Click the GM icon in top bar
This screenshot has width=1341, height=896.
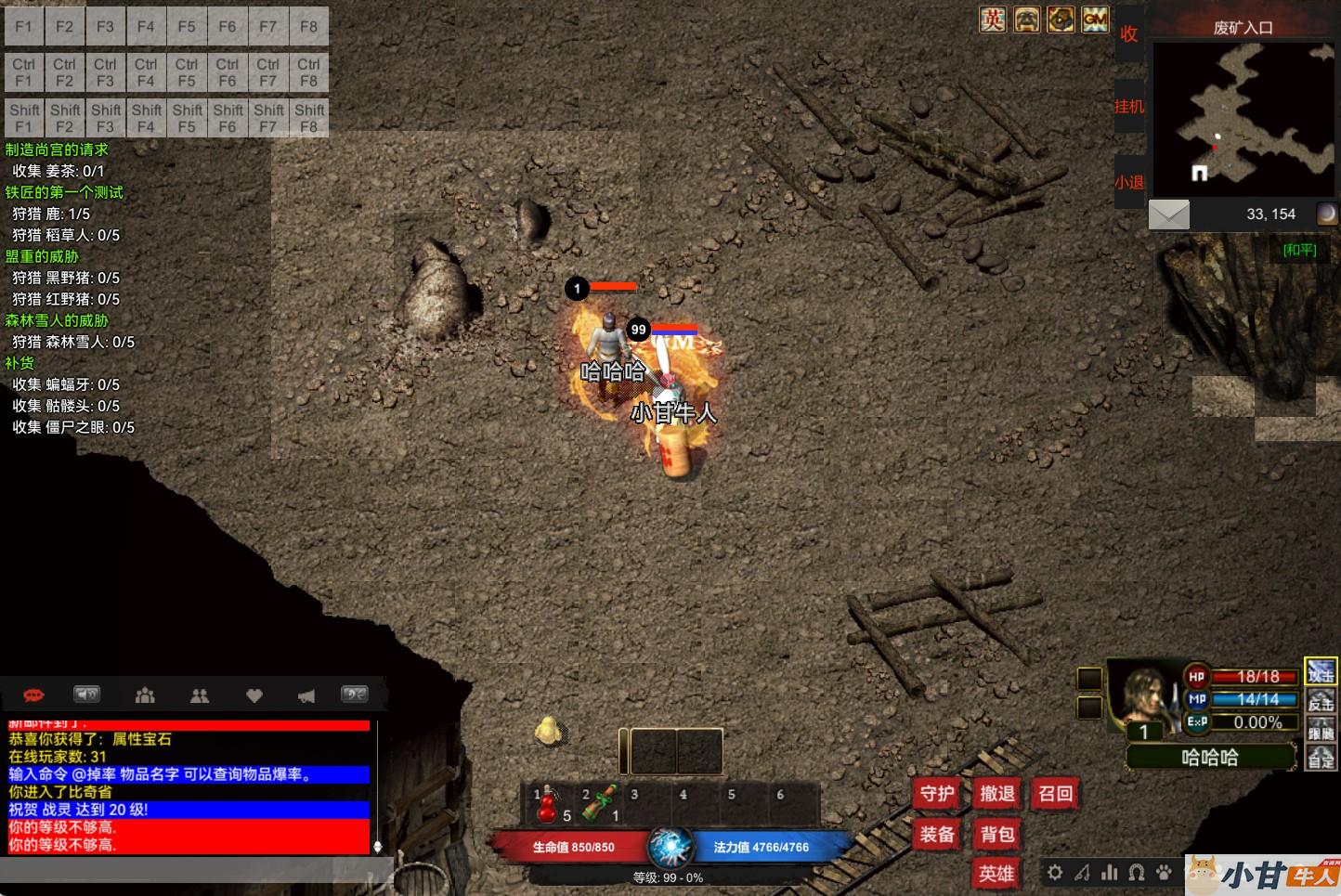point(1095,19)
